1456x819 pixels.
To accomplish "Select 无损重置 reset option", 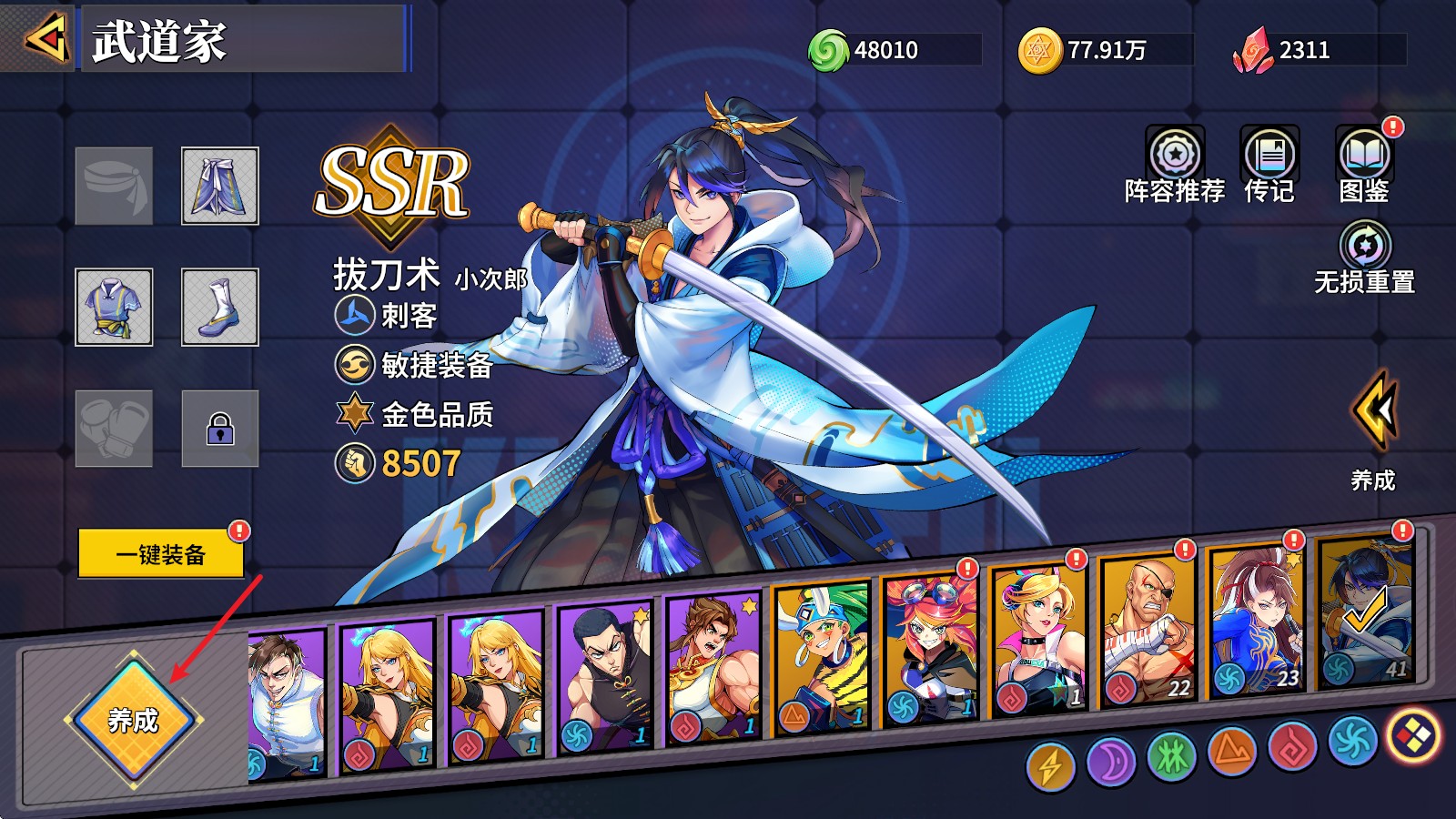I will tap(1365, 258).
